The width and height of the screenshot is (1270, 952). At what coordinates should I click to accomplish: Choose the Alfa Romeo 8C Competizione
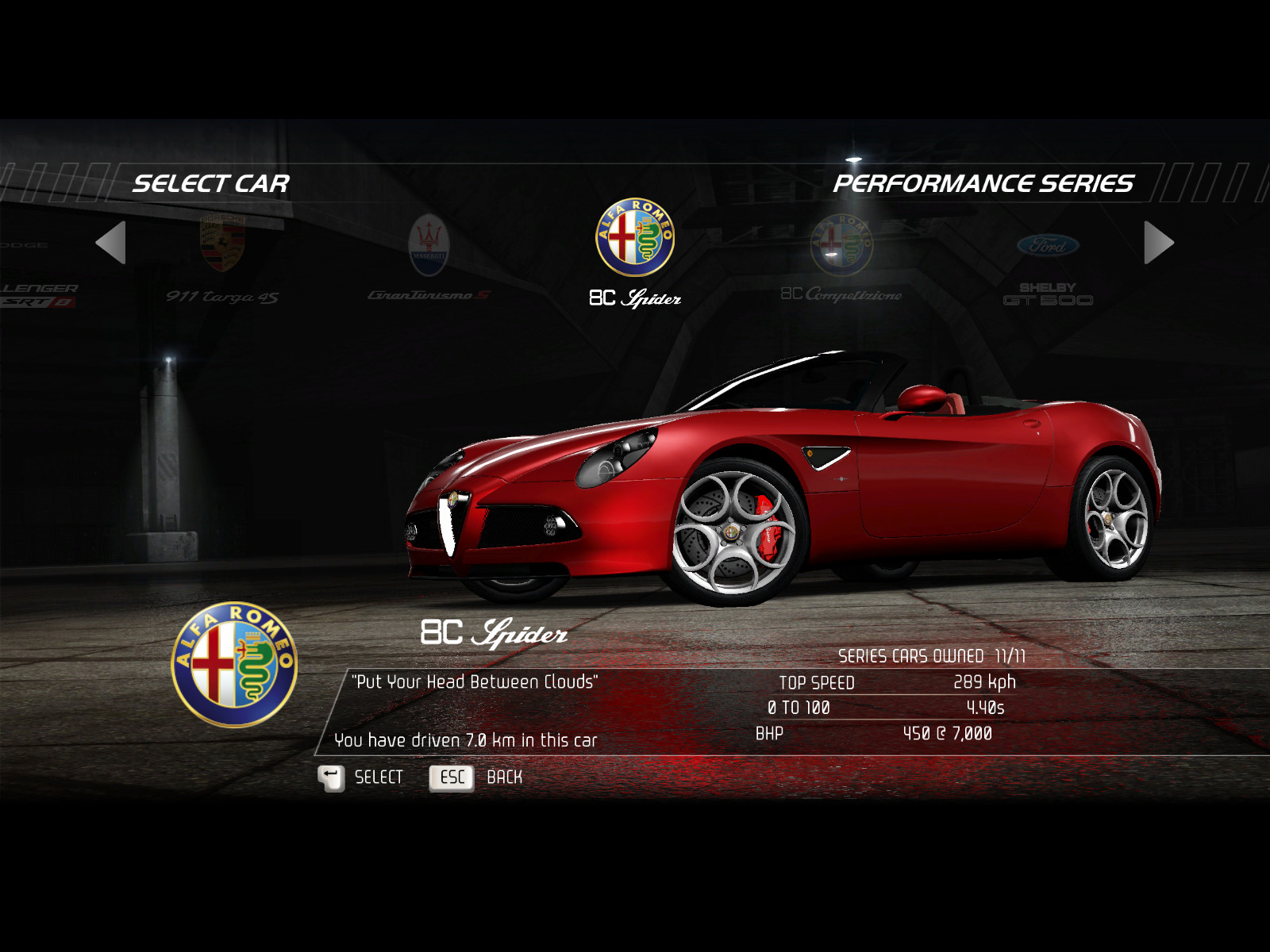point(841,256)
